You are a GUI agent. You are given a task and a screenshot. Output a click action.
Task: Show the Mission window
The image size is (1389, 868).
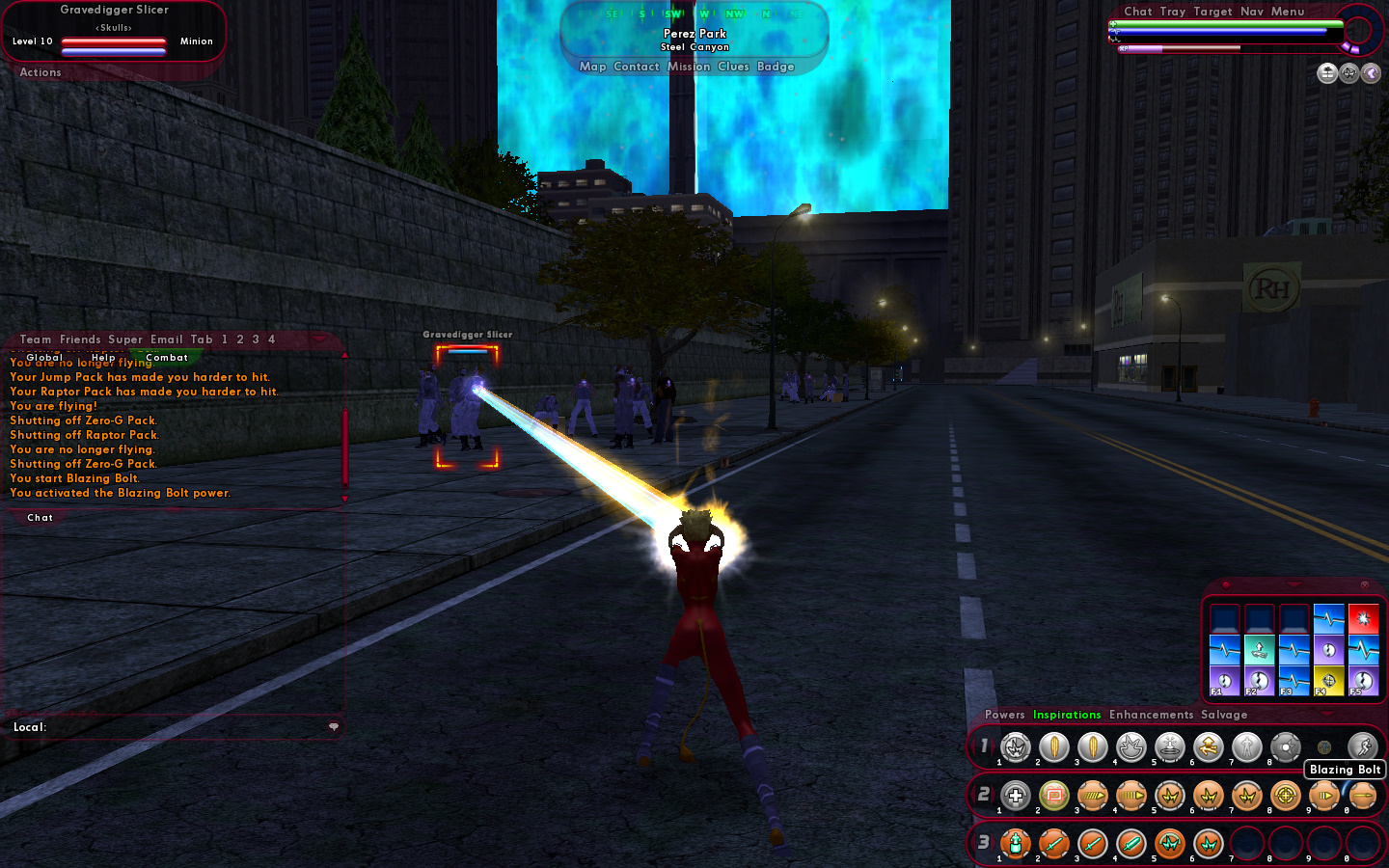coord(689,67)
